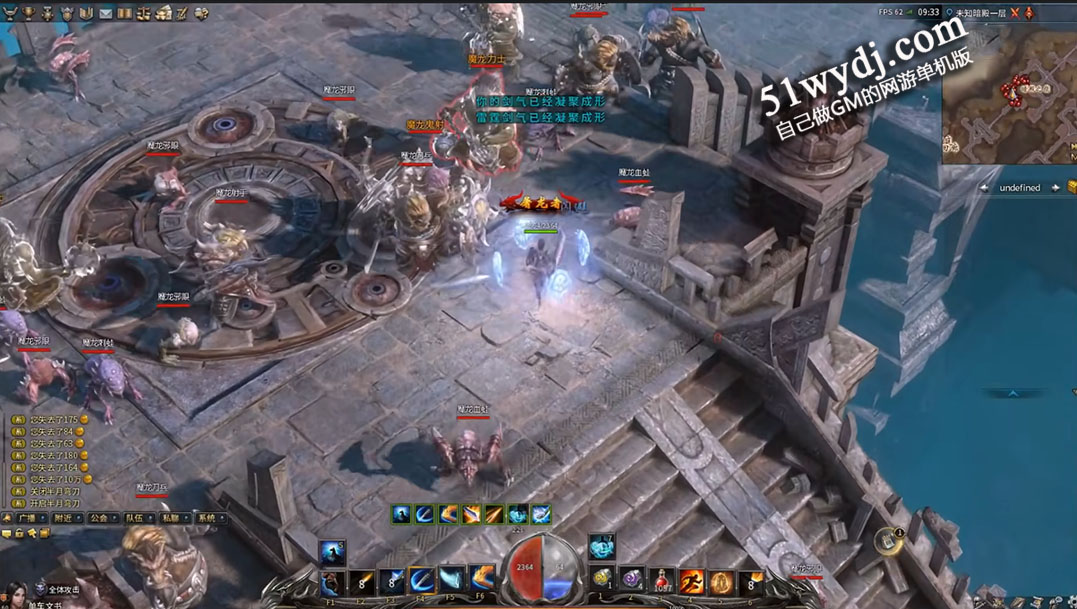Switch to the 附近 chat tab
The image size is (1077, 609).
tap(63, 518)
